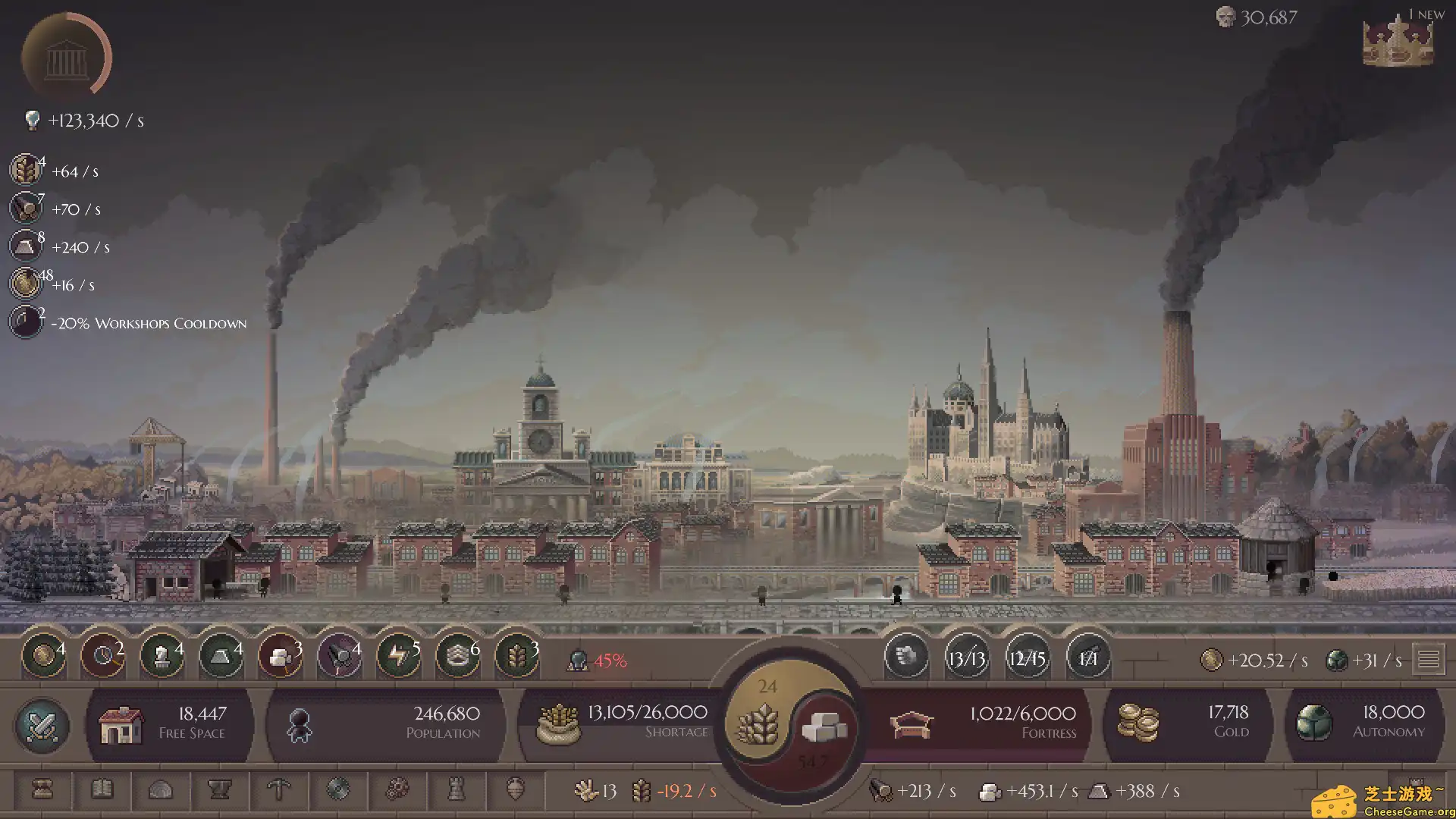The image size is (1456, 819).
Task: Expand the stacked-lines panel at far right
Action: pyautogui.click(x=1430, y=658)
